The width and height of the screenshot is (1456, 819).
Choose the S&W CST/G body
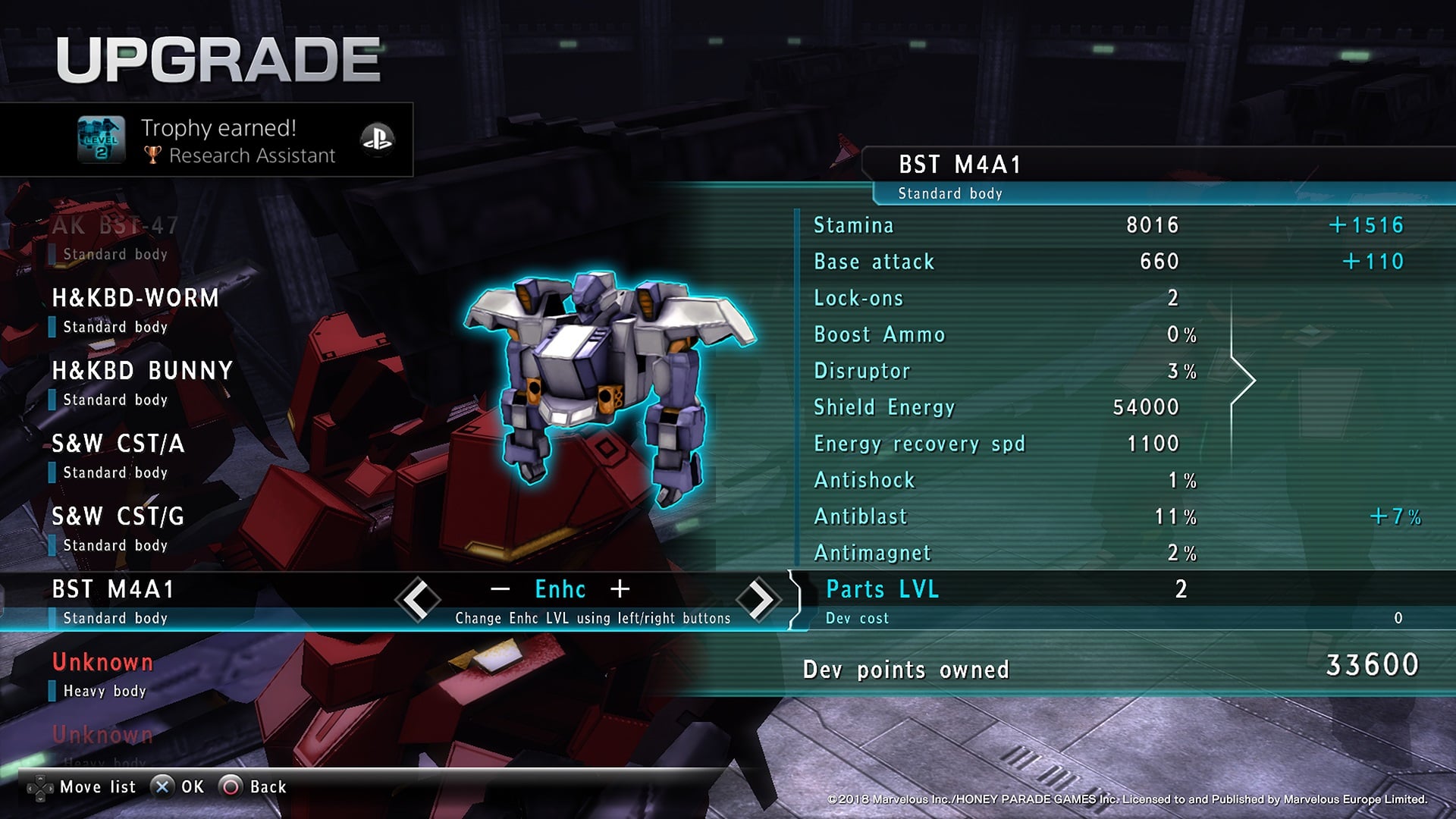(x=118, y=529)
